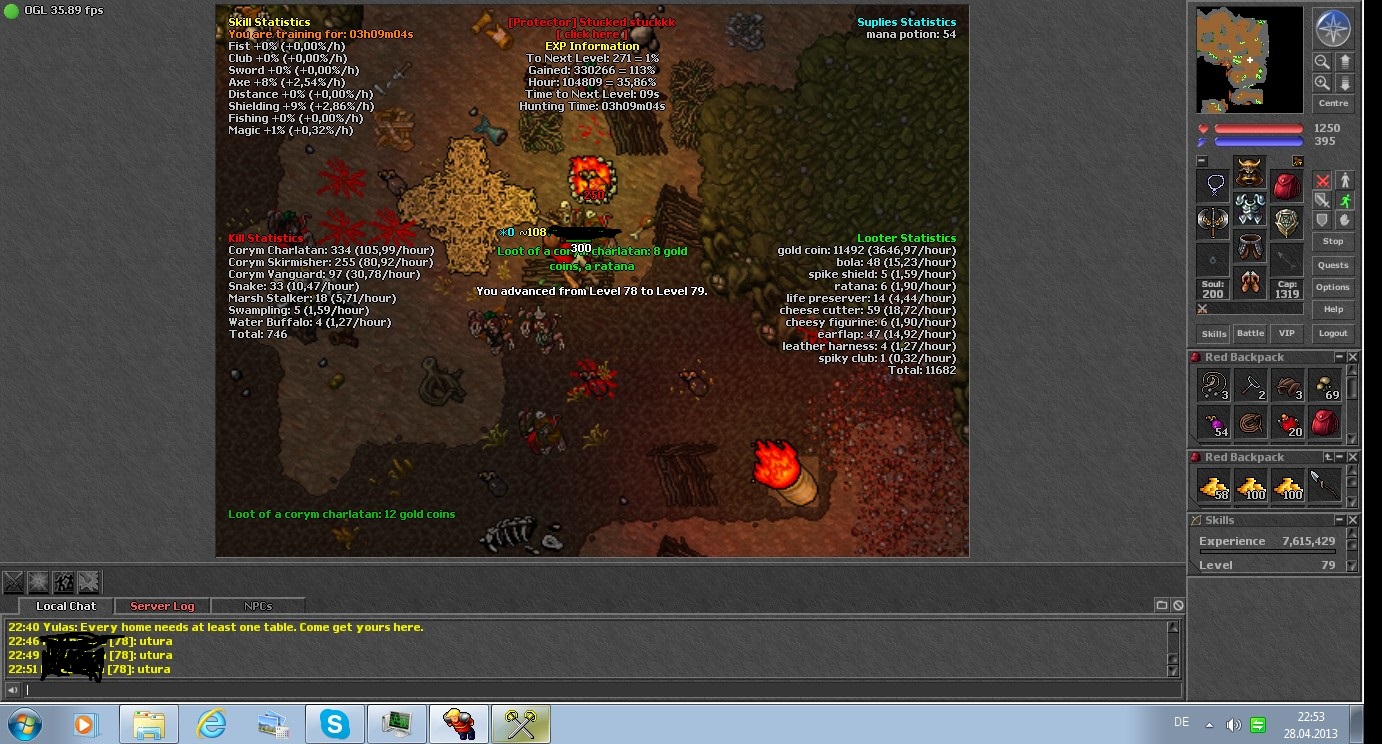Select the equipped axe weapon slot
Viewport: 1382px width, 744px height.
click(1213, 222)
